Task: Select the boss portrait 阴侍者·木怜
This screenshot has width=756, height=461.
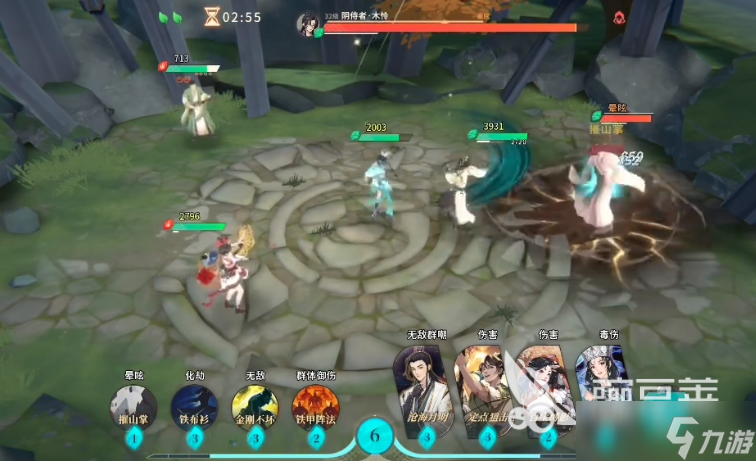Action: tap(308, 24)
